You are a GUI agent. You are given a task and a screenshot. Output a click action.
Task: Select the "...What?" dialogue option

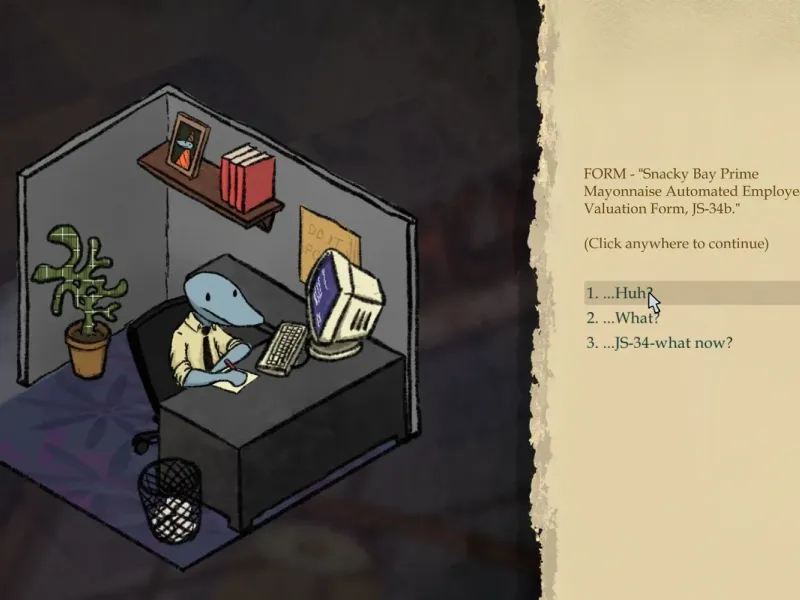(x=629, y=318)
